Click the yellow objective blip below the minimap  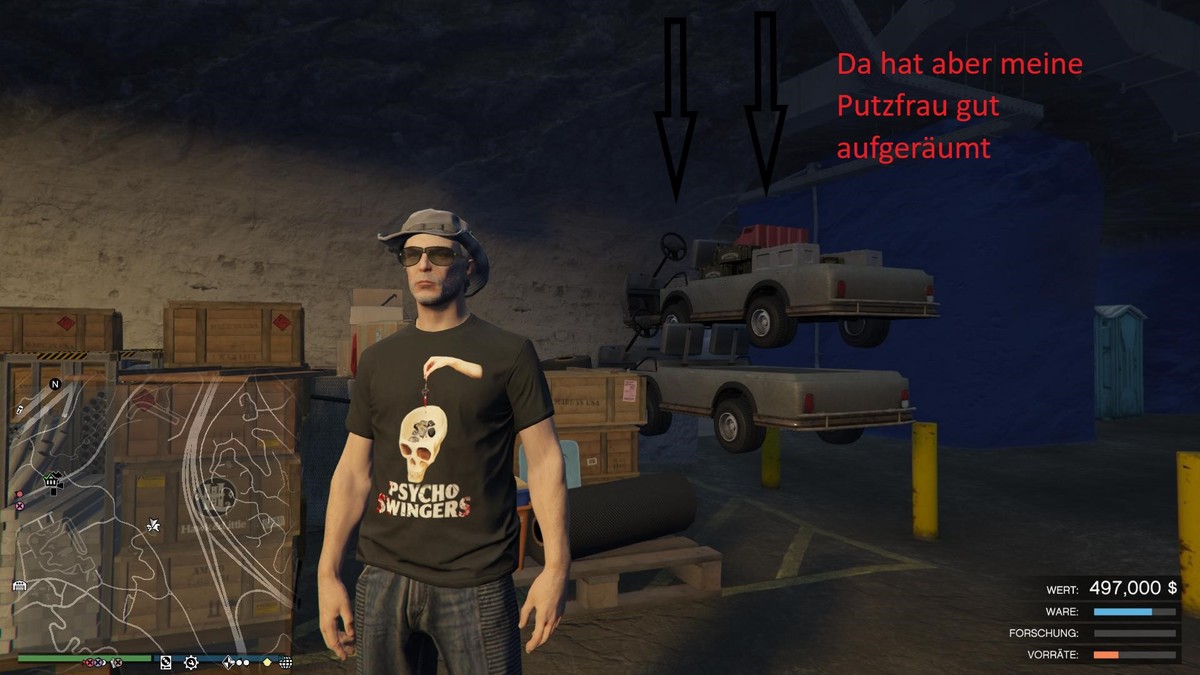267,662
